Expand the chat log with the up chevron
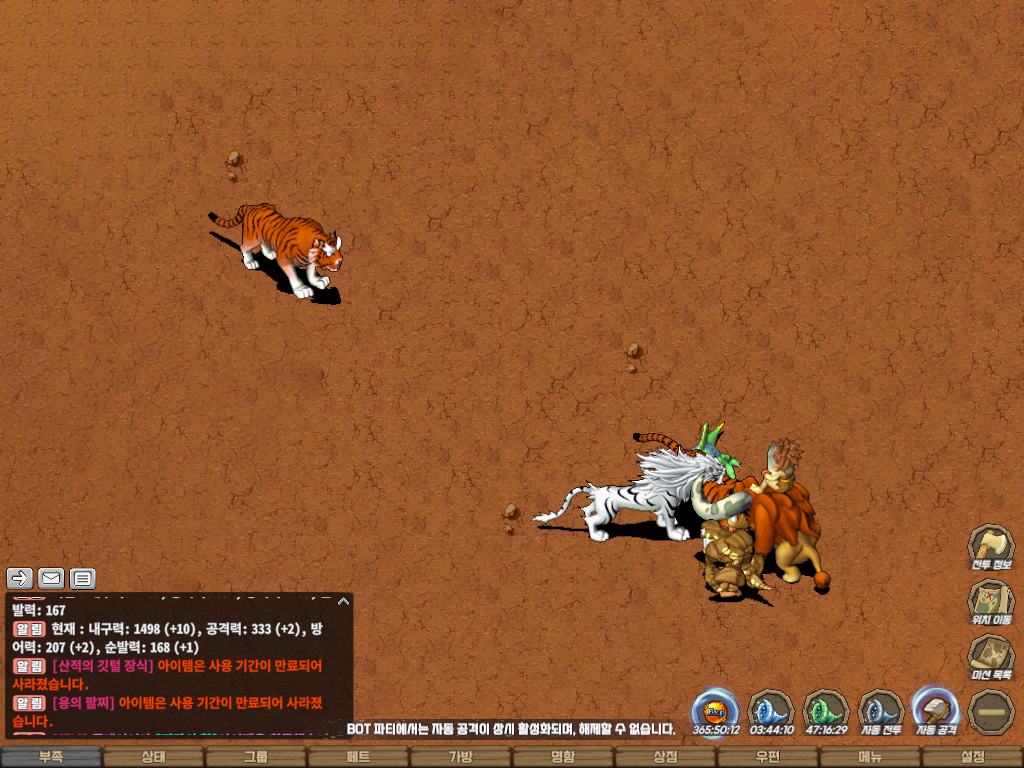1024x768 pixels. 343,601
